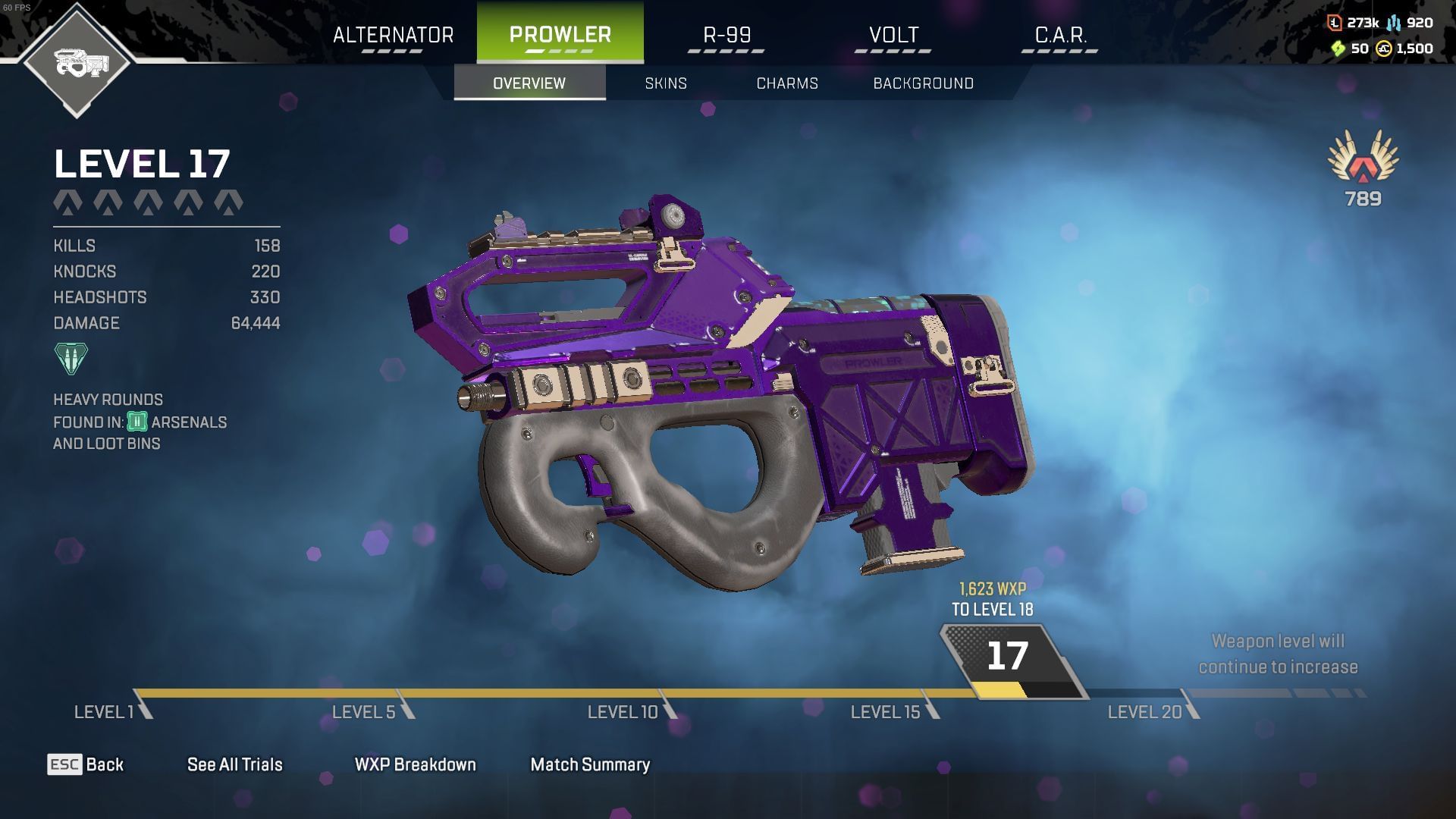This screenshot has height=819, width=1456.
Task: Click the Apex Coins icon showing 1,500
Action: click(1383, 48)
